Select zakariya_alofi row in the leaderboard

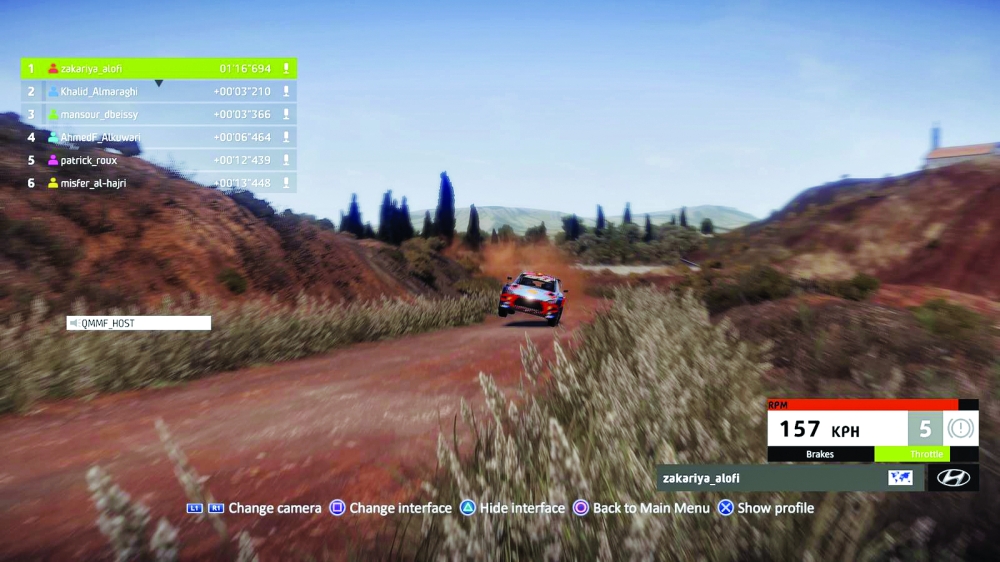point(160,69)
